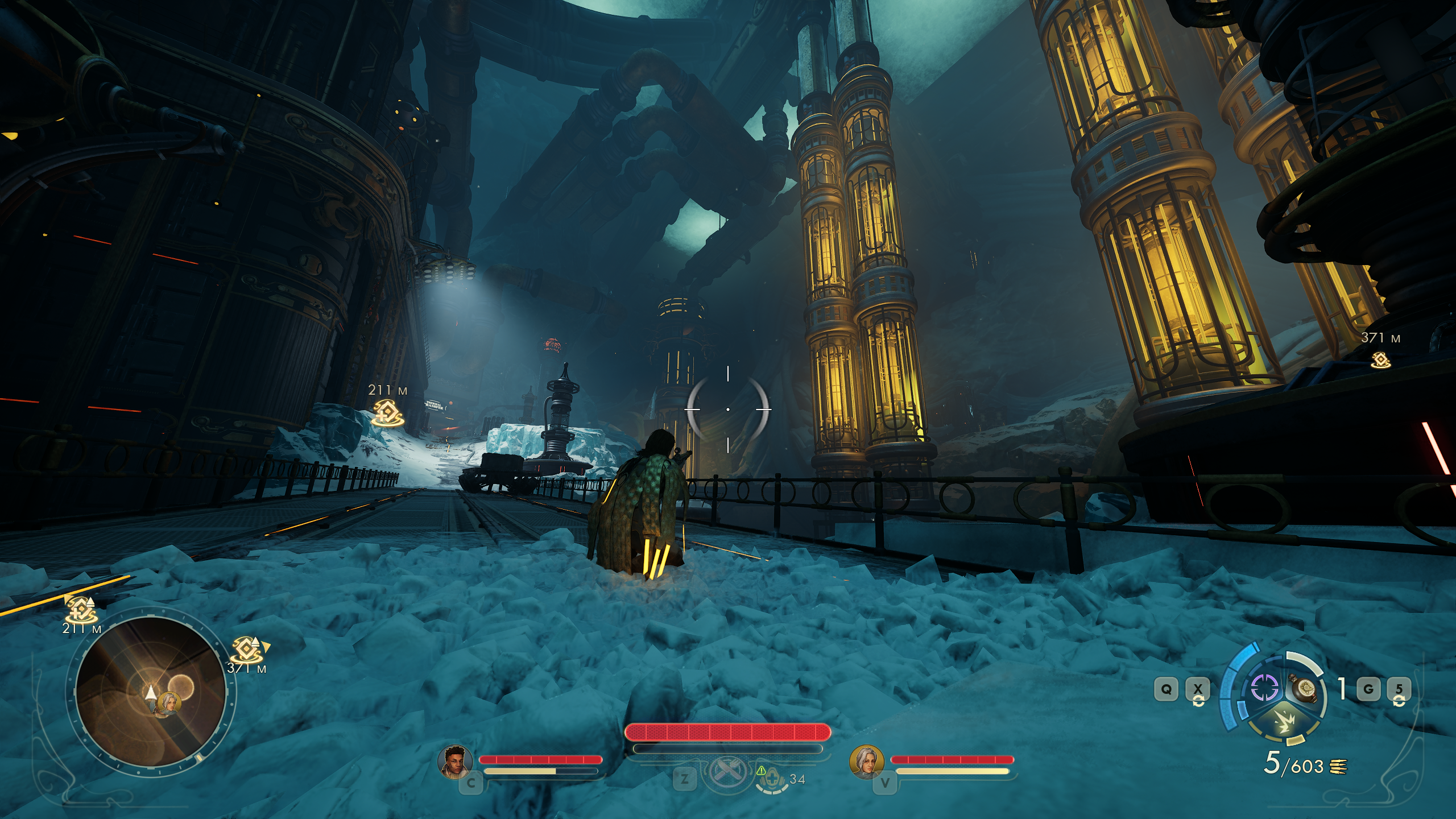Select the 371 M quest marker beside the minimap

(247, 650)
